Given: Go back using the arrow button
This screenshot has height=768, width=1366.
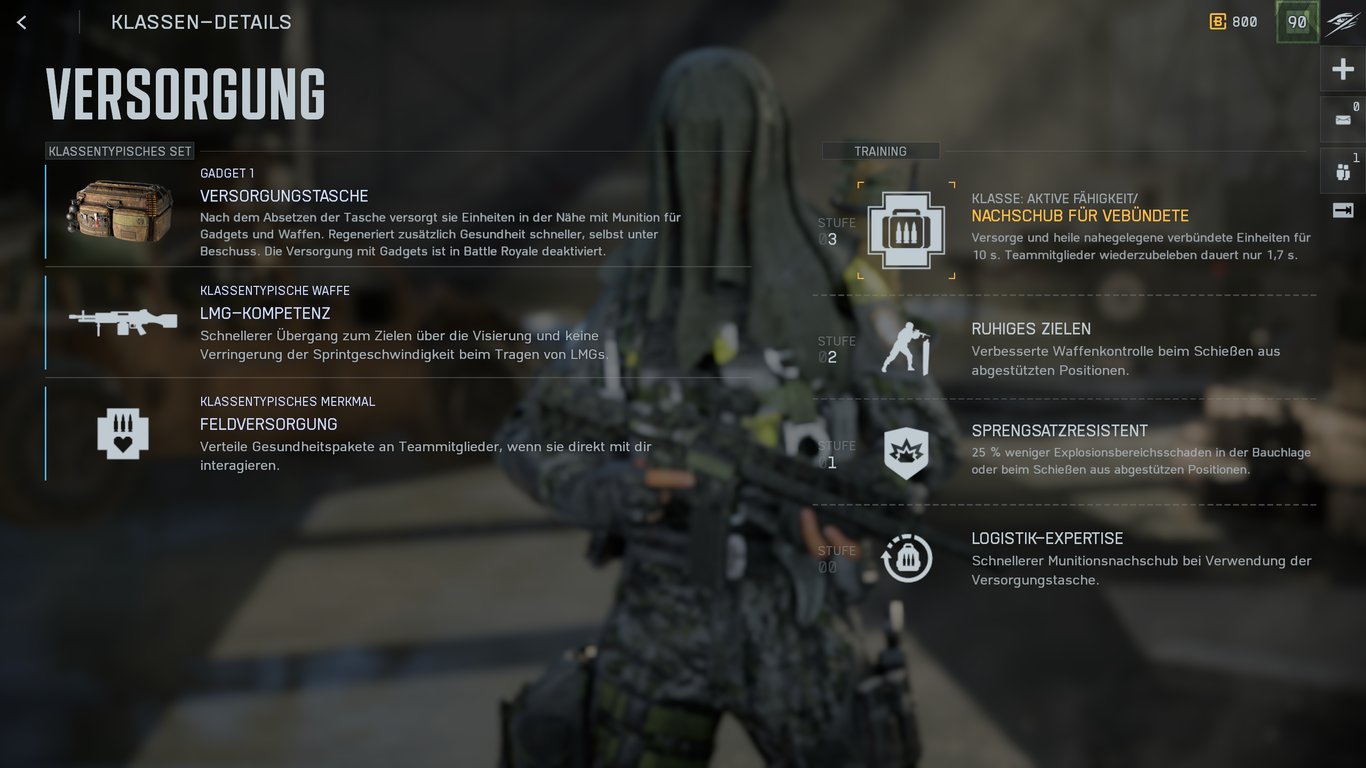Looking at the screenshot, I should click(21, 22).
